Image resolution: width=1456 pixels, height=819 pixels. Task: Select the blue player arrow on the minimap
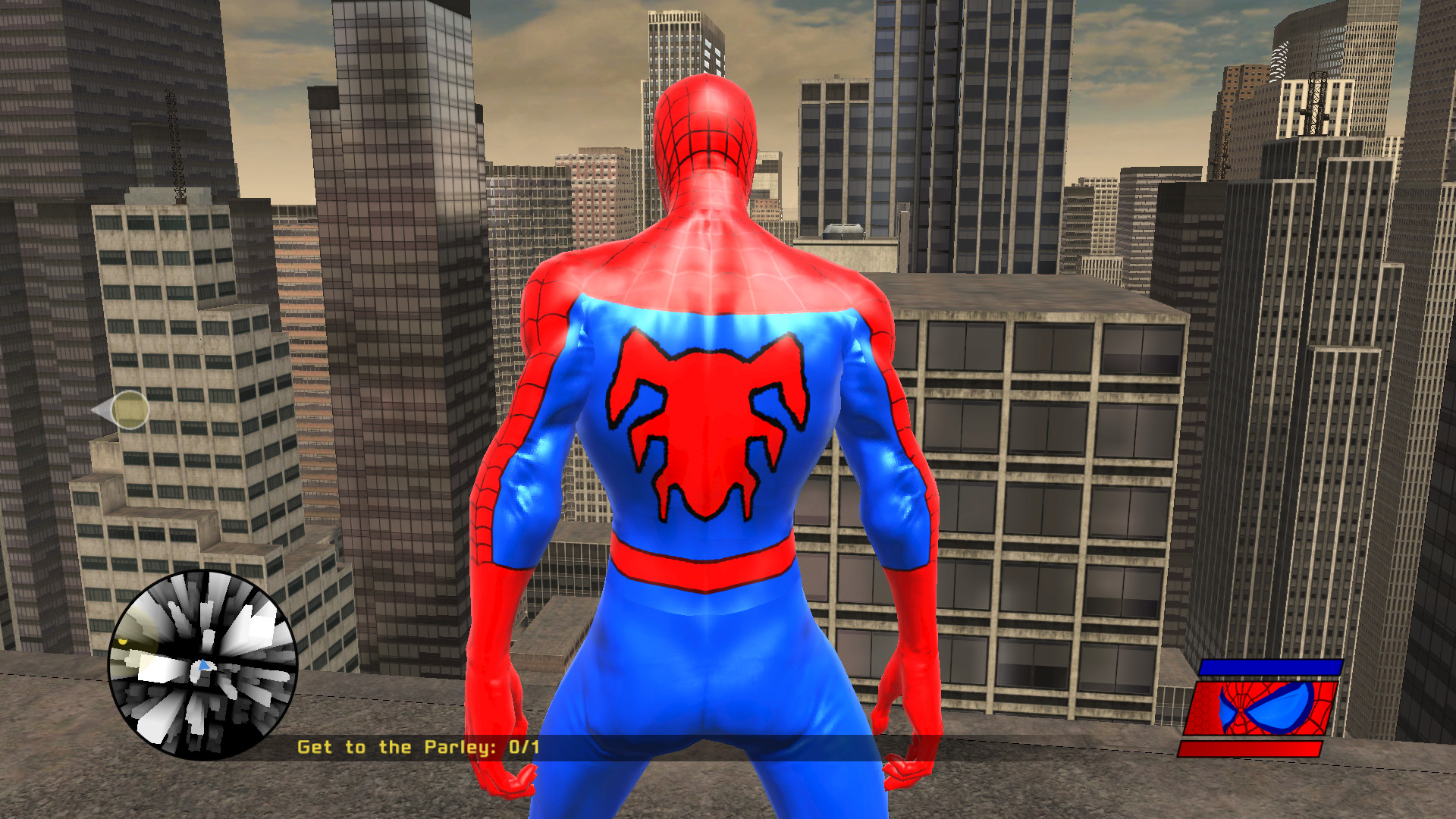click(x=202, y=666)
